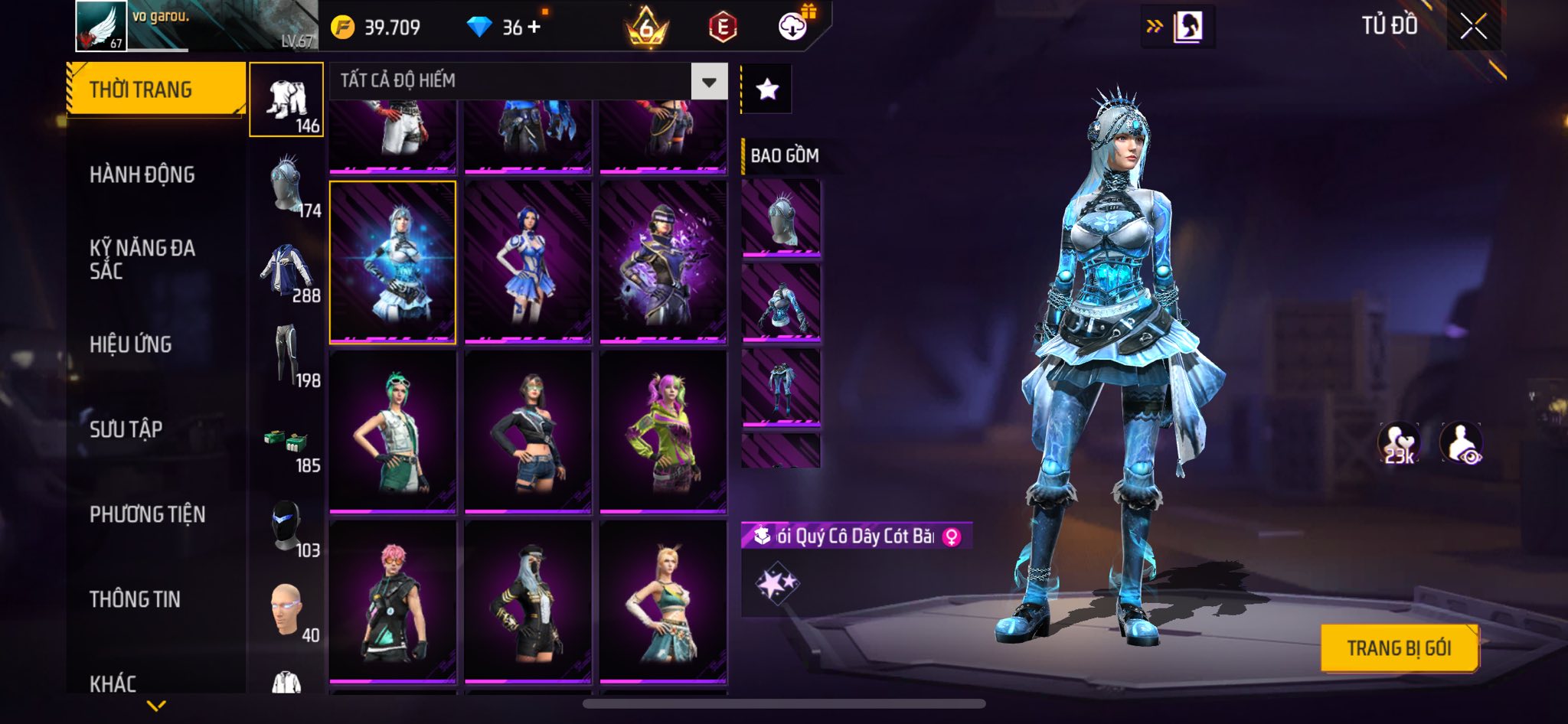The width and height of the screenshot is (1568, 724).
Task: Open the Phương Tiện tab
Action: (148, 514)
